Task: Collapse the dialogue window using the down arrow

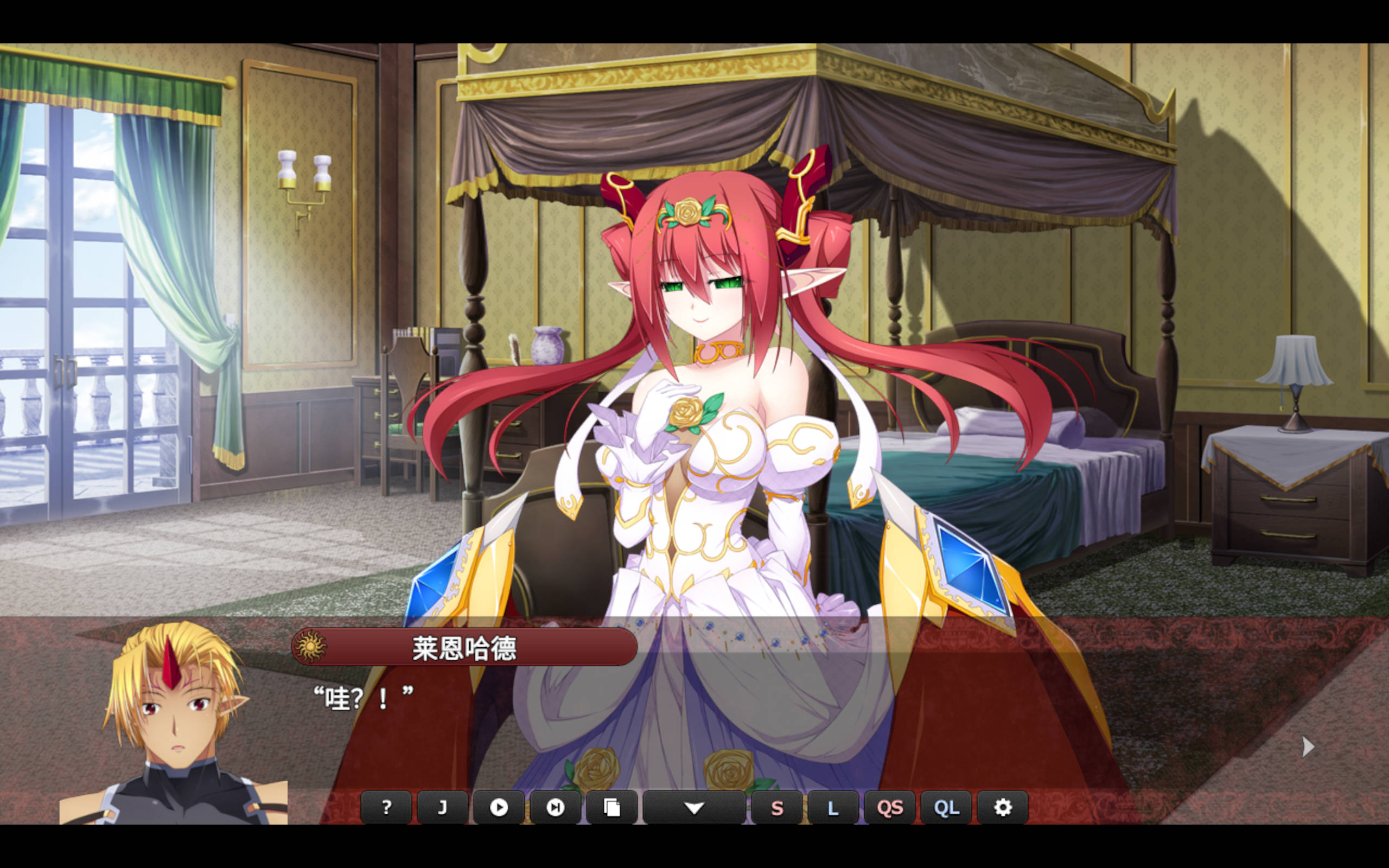Action: (695, 807)
